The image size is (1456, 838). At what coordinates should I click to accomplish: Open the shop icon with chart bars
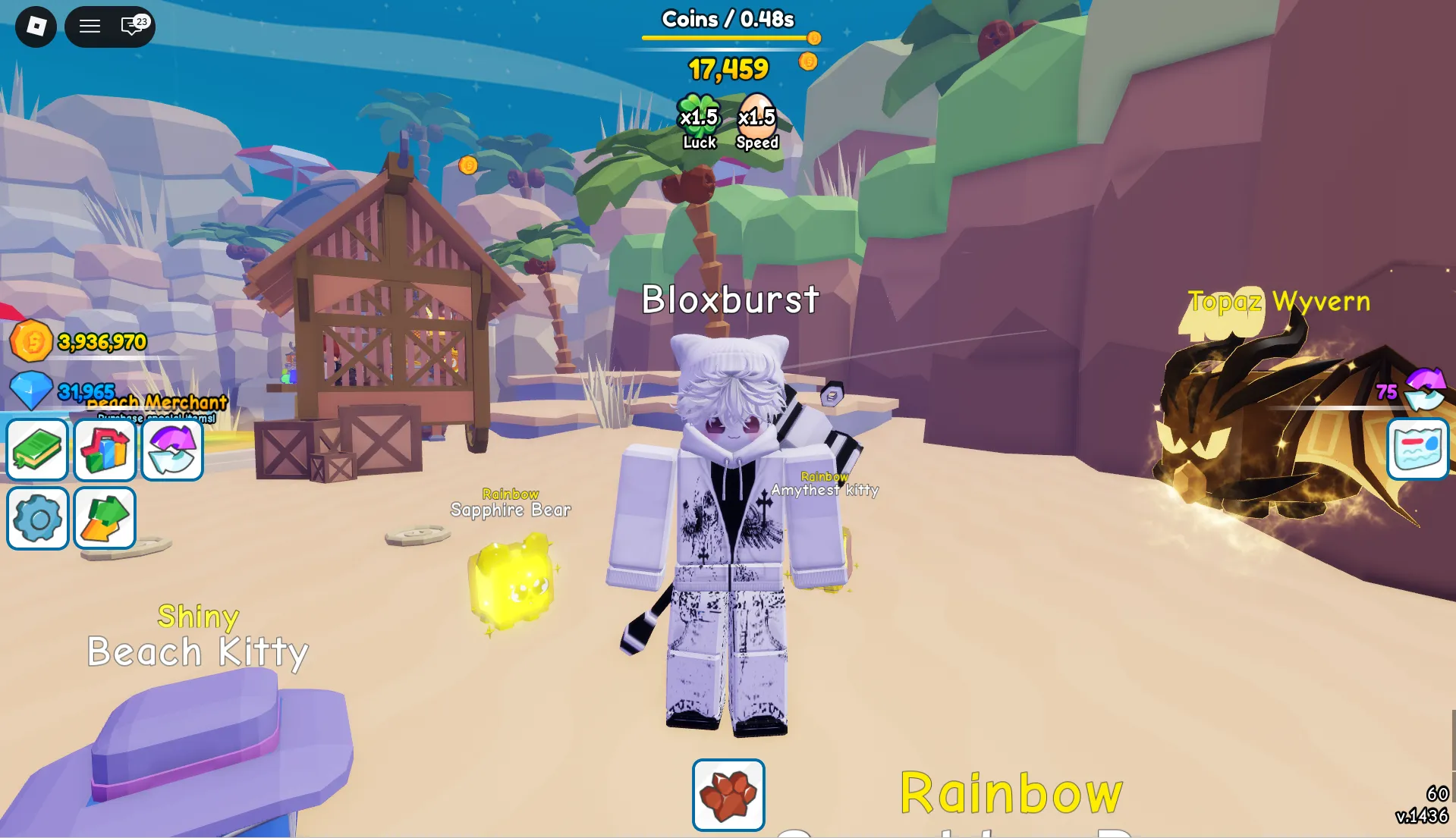pyautogui.click(x=105, y=449)
